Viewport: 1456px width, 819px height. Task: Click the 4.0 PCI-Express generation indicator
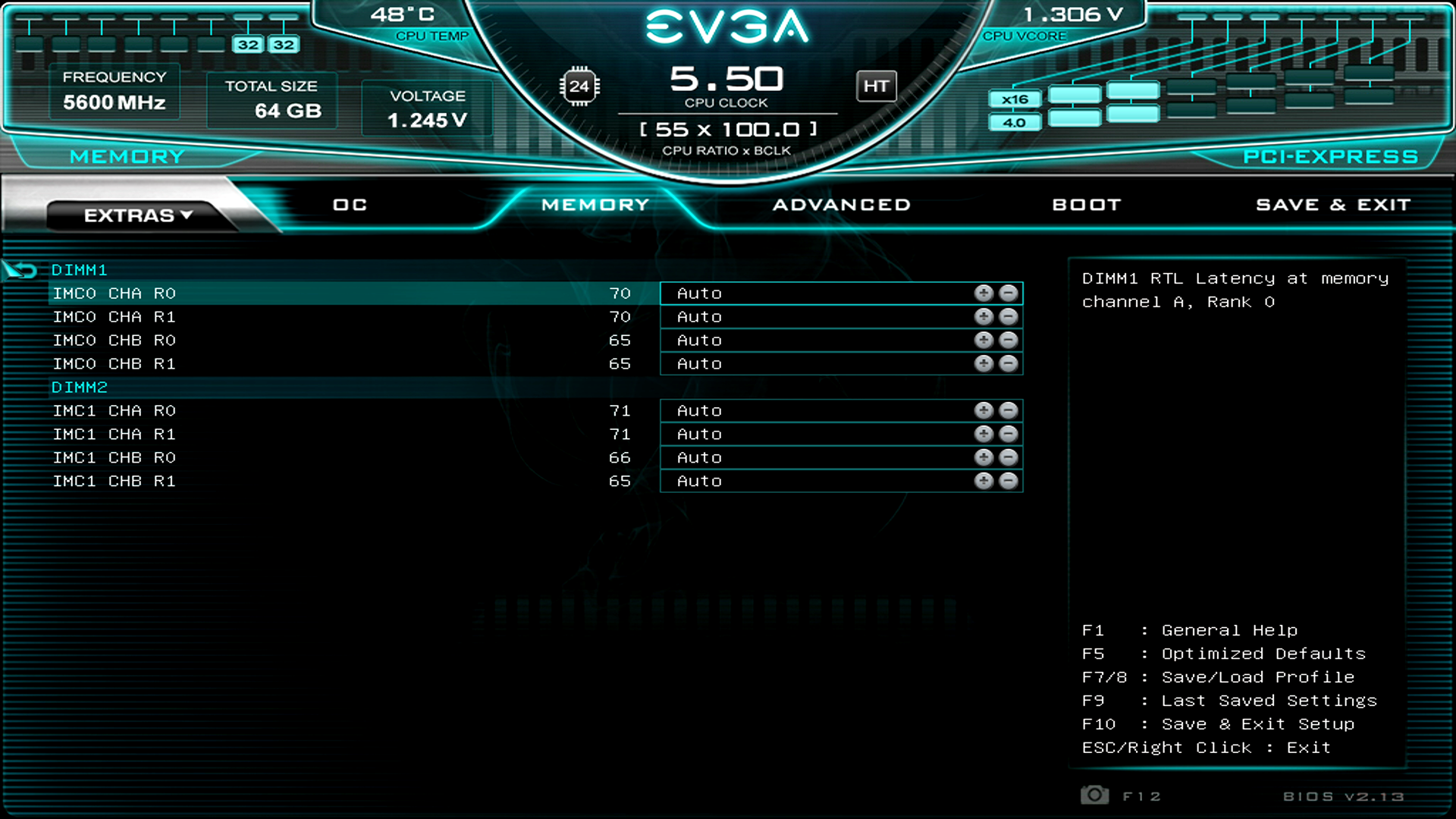pos(1015,121)
